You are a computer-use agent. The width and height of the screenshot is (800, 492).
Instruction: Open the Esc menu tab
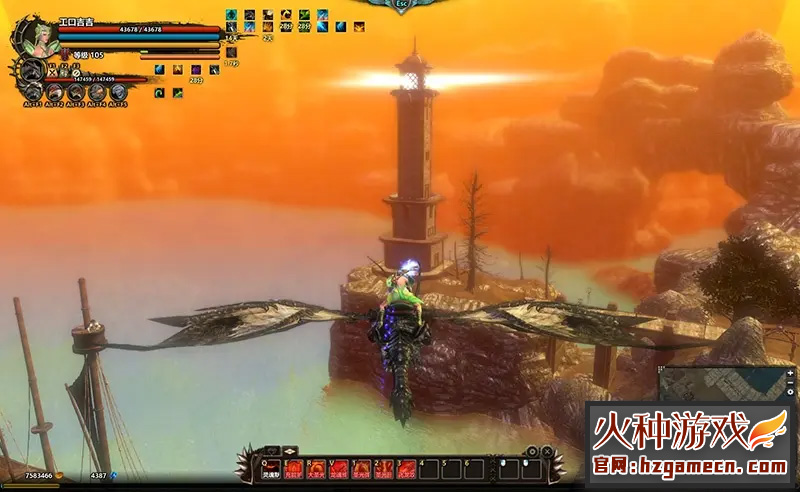coord(402,5)
